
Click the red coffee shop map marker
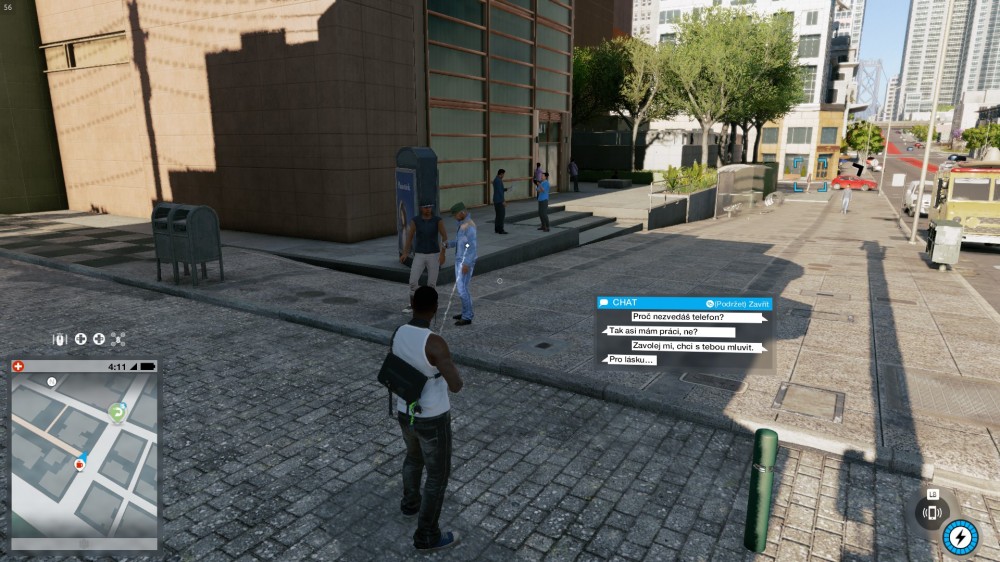pyautogui.click(x=79, y=465)
